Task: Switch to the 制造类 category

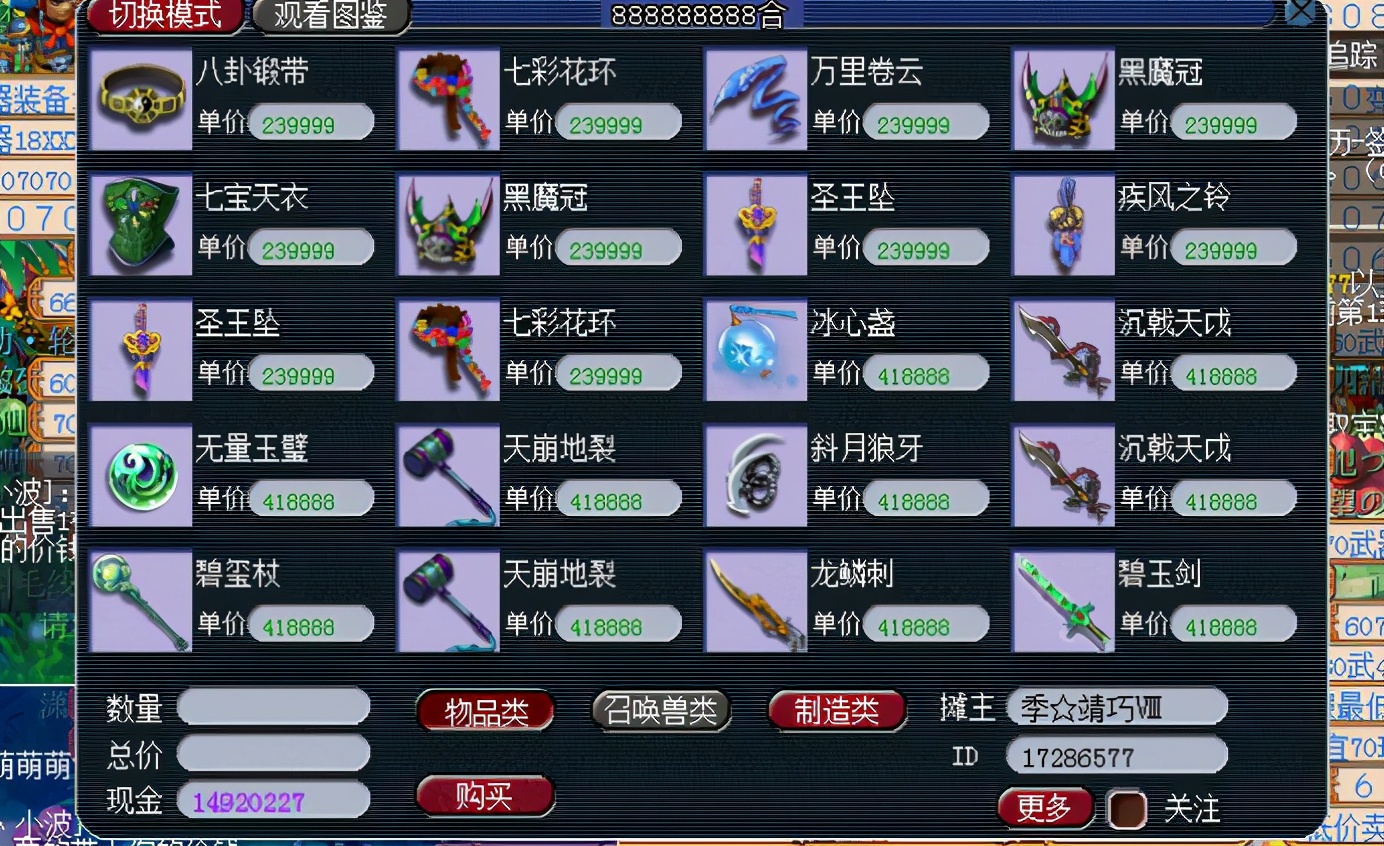Action: [836, 709]
